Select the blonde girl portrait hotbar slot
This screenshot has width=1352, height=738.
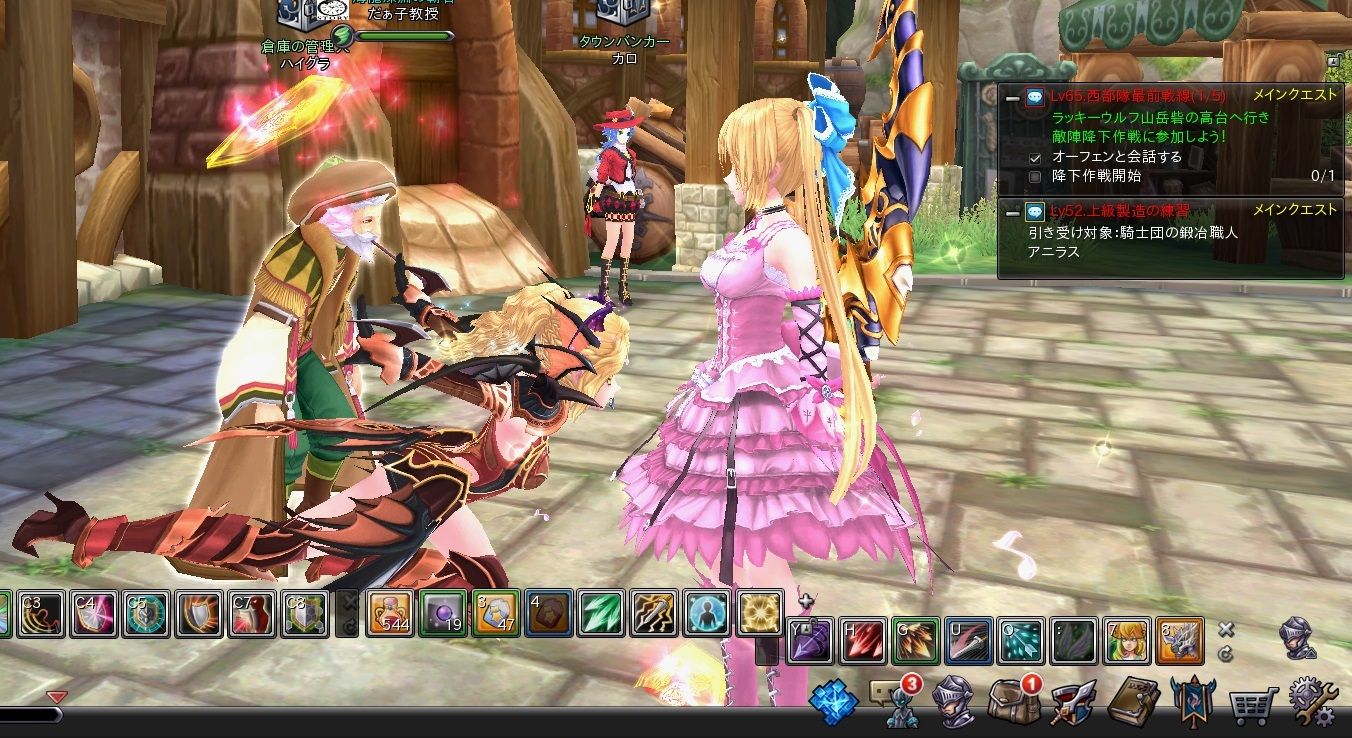[1127, 640]
